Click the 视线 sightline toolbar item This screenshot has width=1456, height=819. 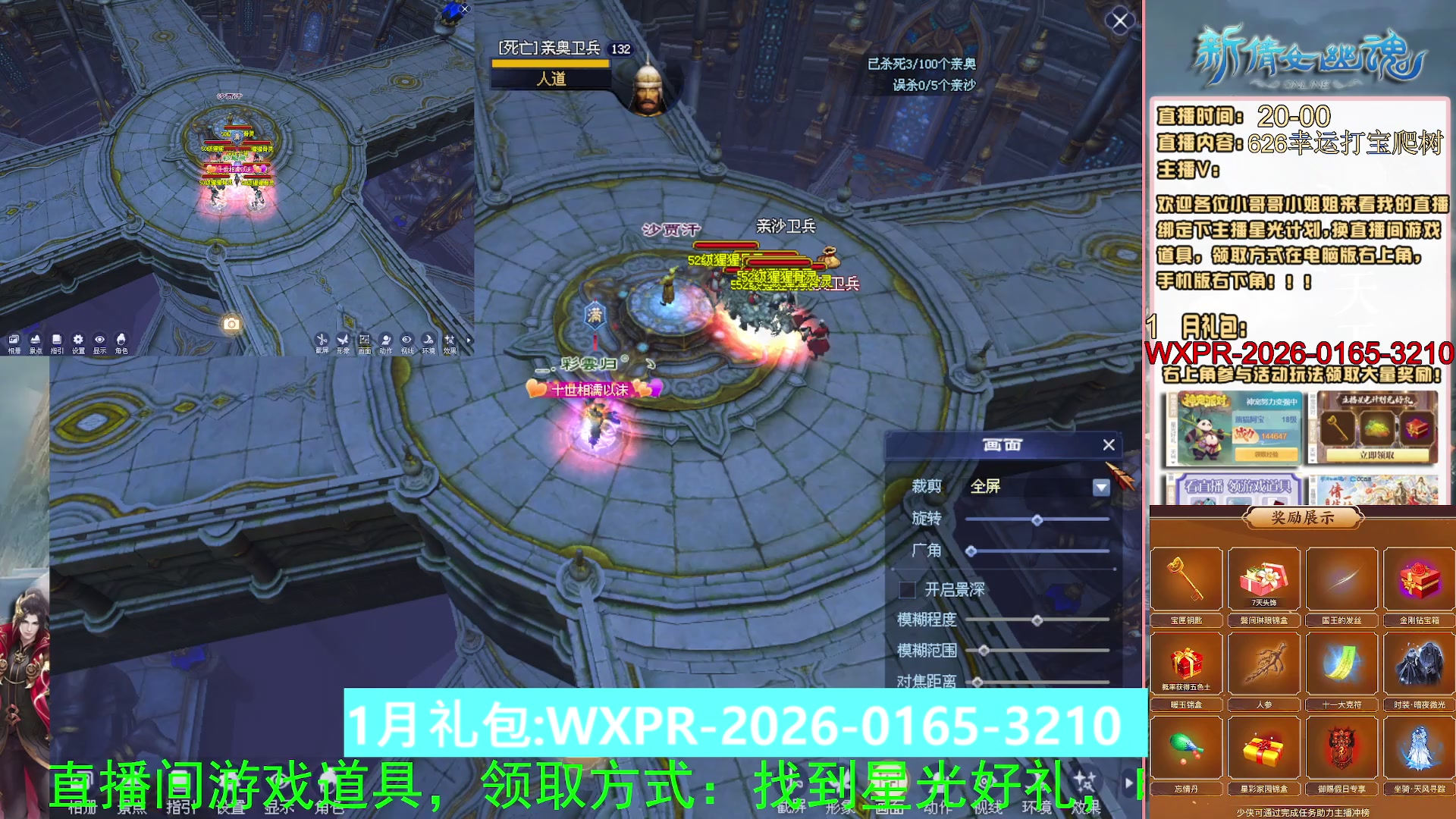point(406,340)
